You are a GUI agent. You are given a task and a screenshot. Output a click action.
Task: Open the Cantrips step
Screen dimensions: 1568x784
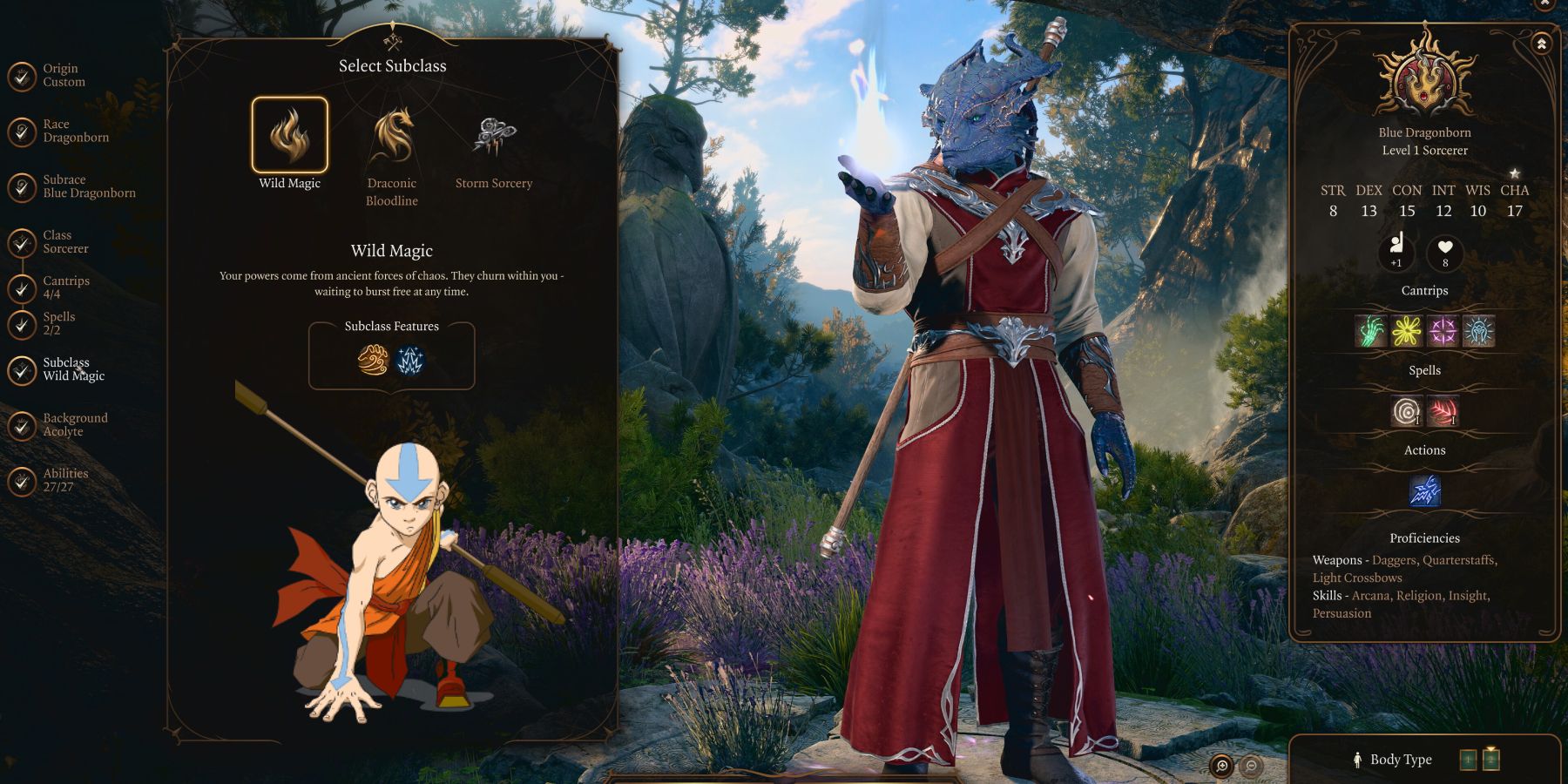click(x=65, y=287)
